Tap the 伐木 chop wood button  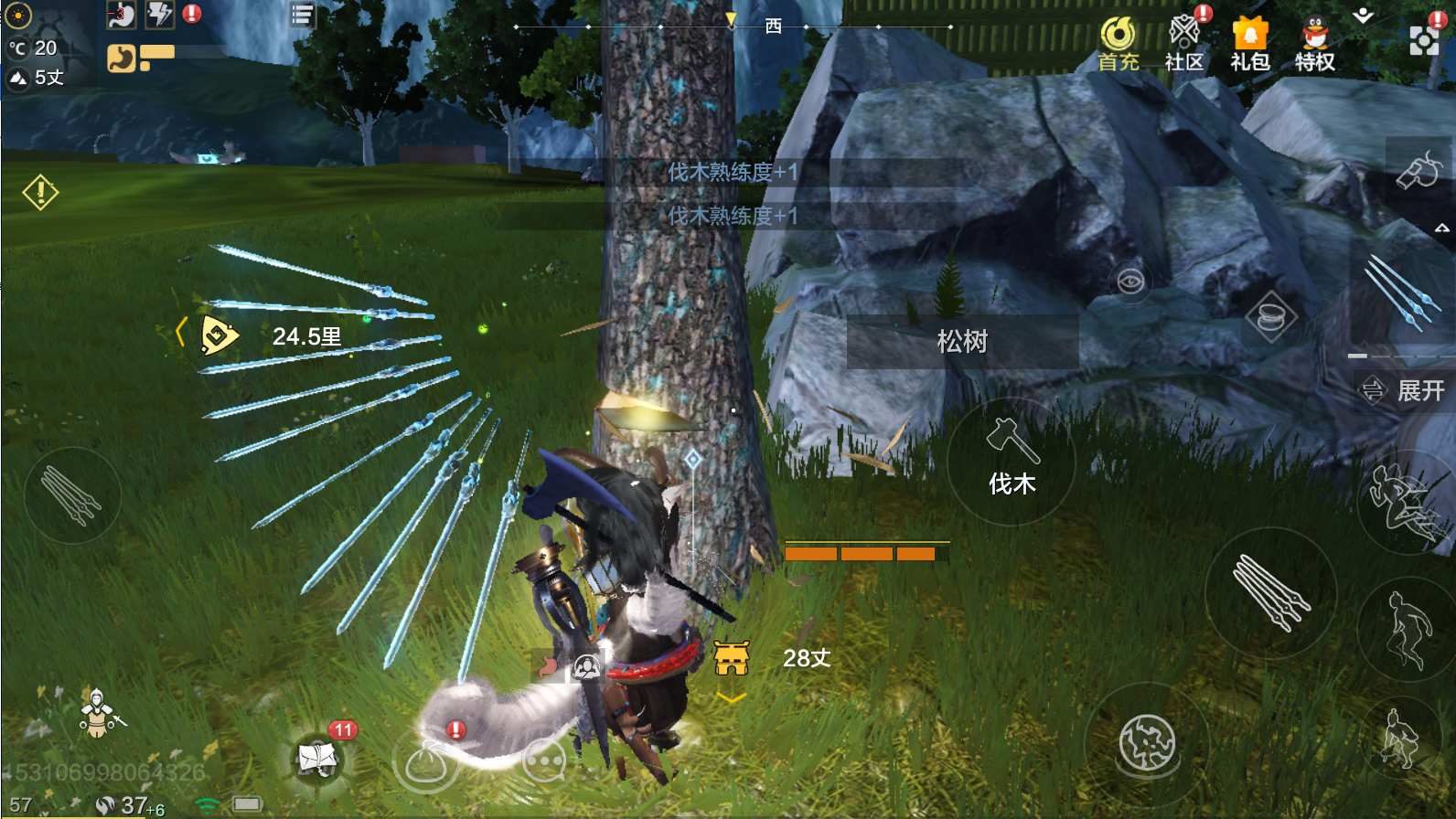(1011, 461)
